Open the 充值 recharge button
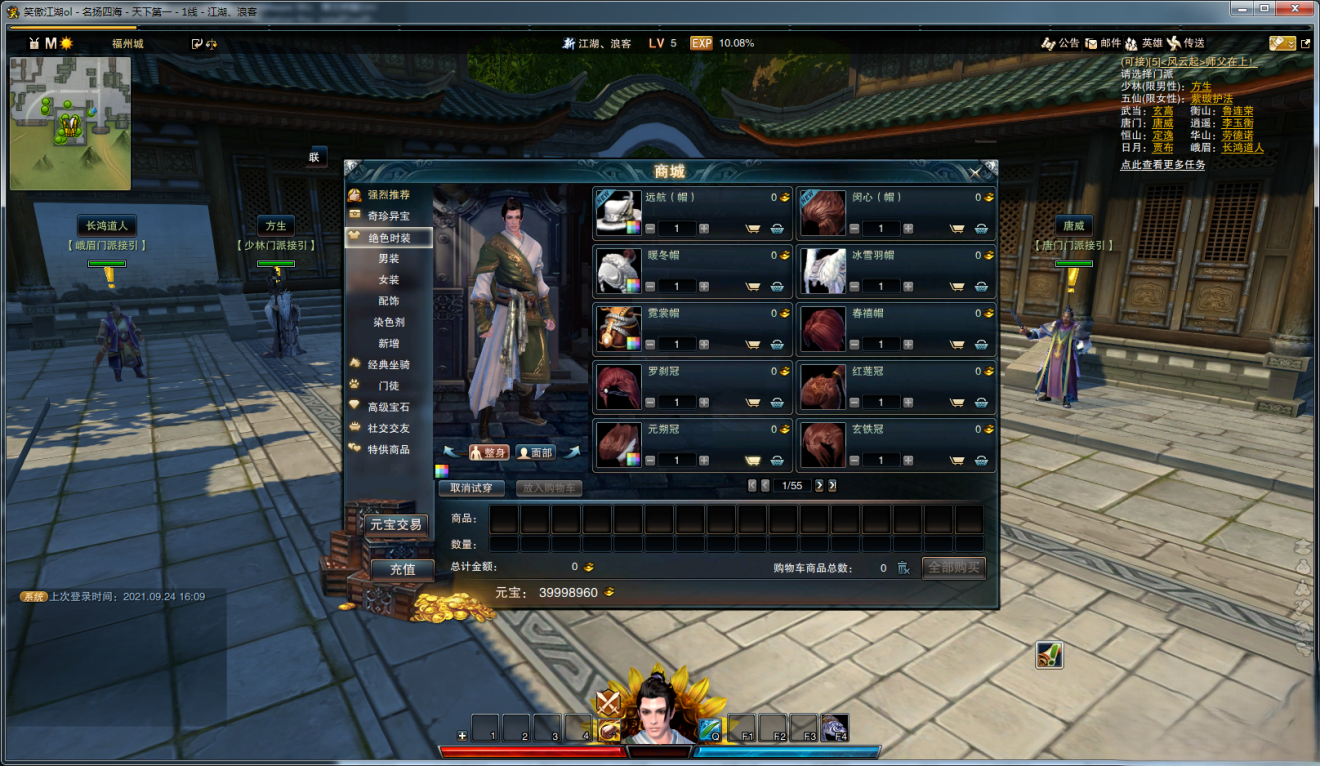The width and height of the screenshot is (1320, 766). click(x=402, y=569)
